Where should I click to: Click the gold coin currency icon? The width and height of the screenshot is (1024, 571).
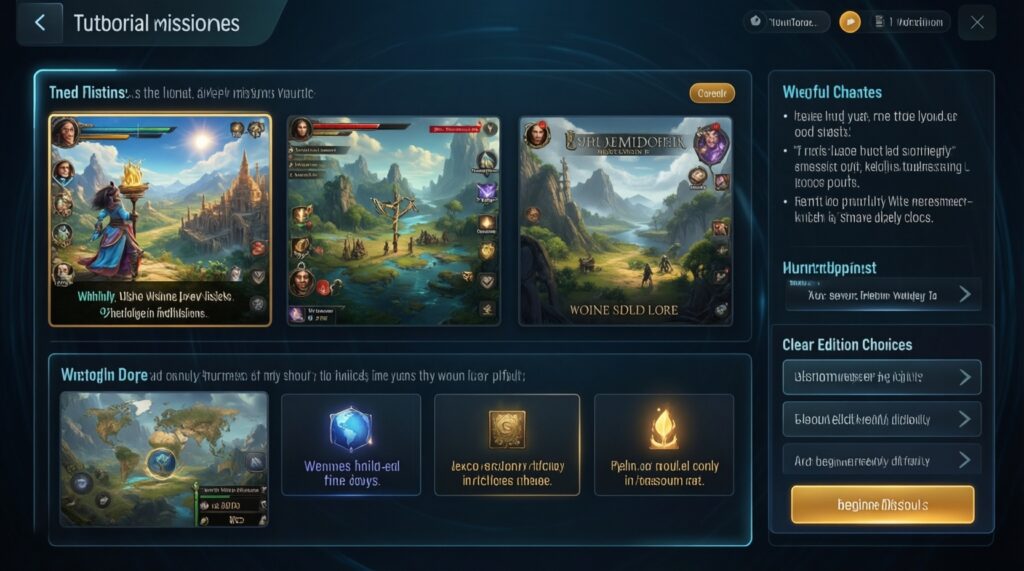pyautogui.click(x=850, y=22)
